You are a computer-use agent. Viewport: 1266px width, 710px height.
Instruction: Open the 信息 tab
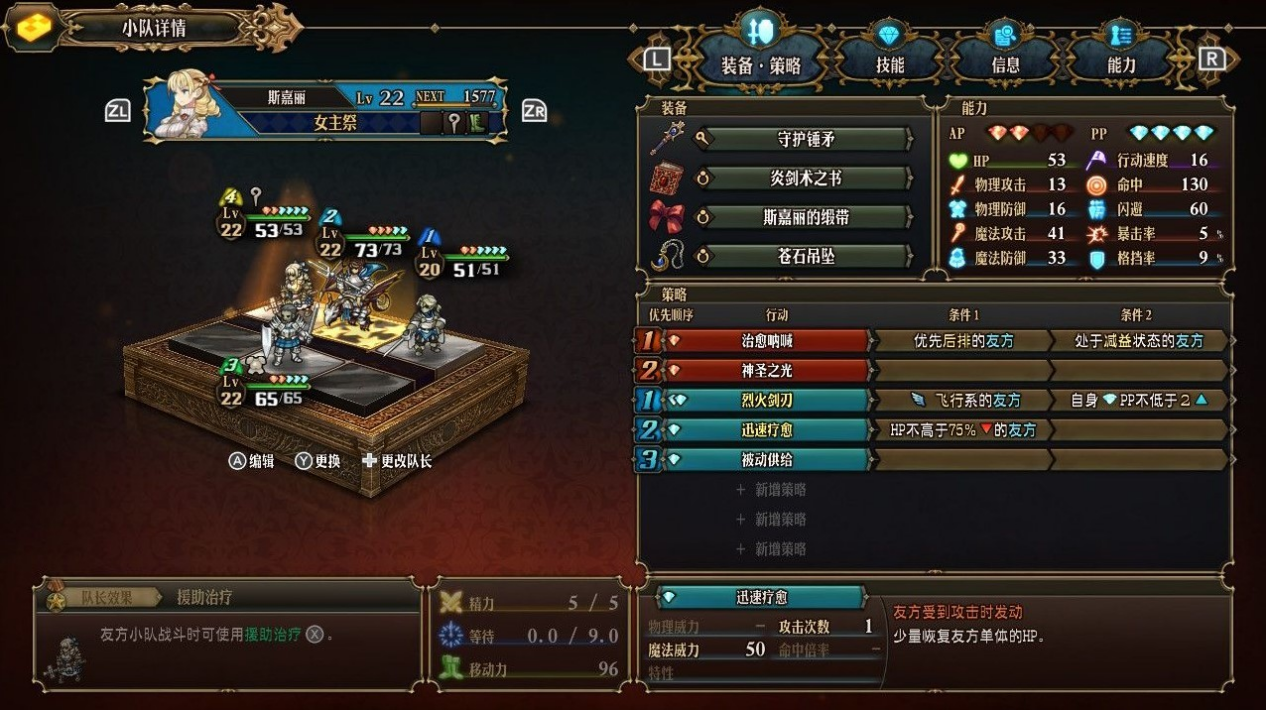1005,63
